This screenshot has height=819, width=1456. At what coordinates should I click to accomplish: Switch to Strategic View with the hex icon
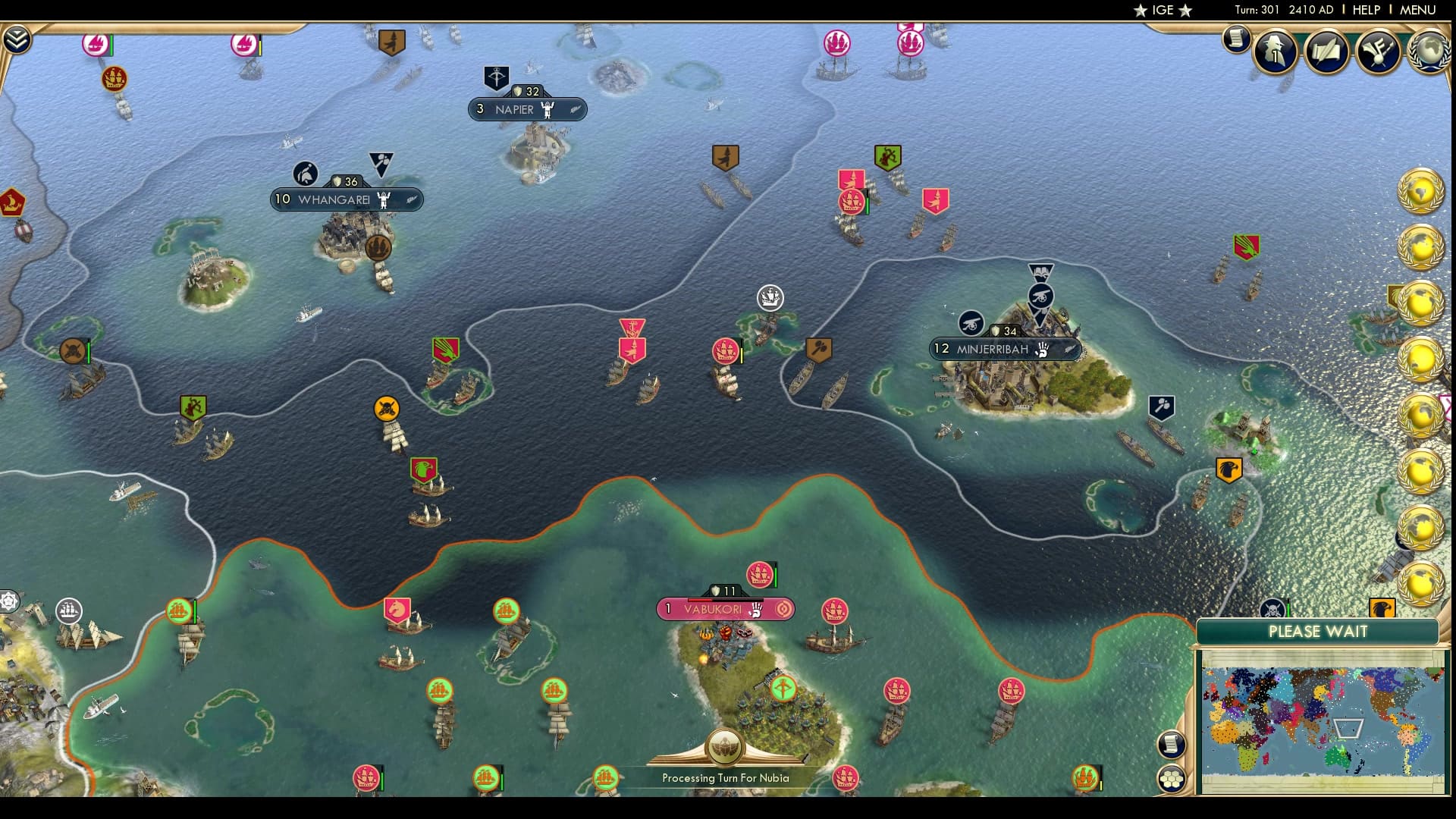(x=1172, y=778)
